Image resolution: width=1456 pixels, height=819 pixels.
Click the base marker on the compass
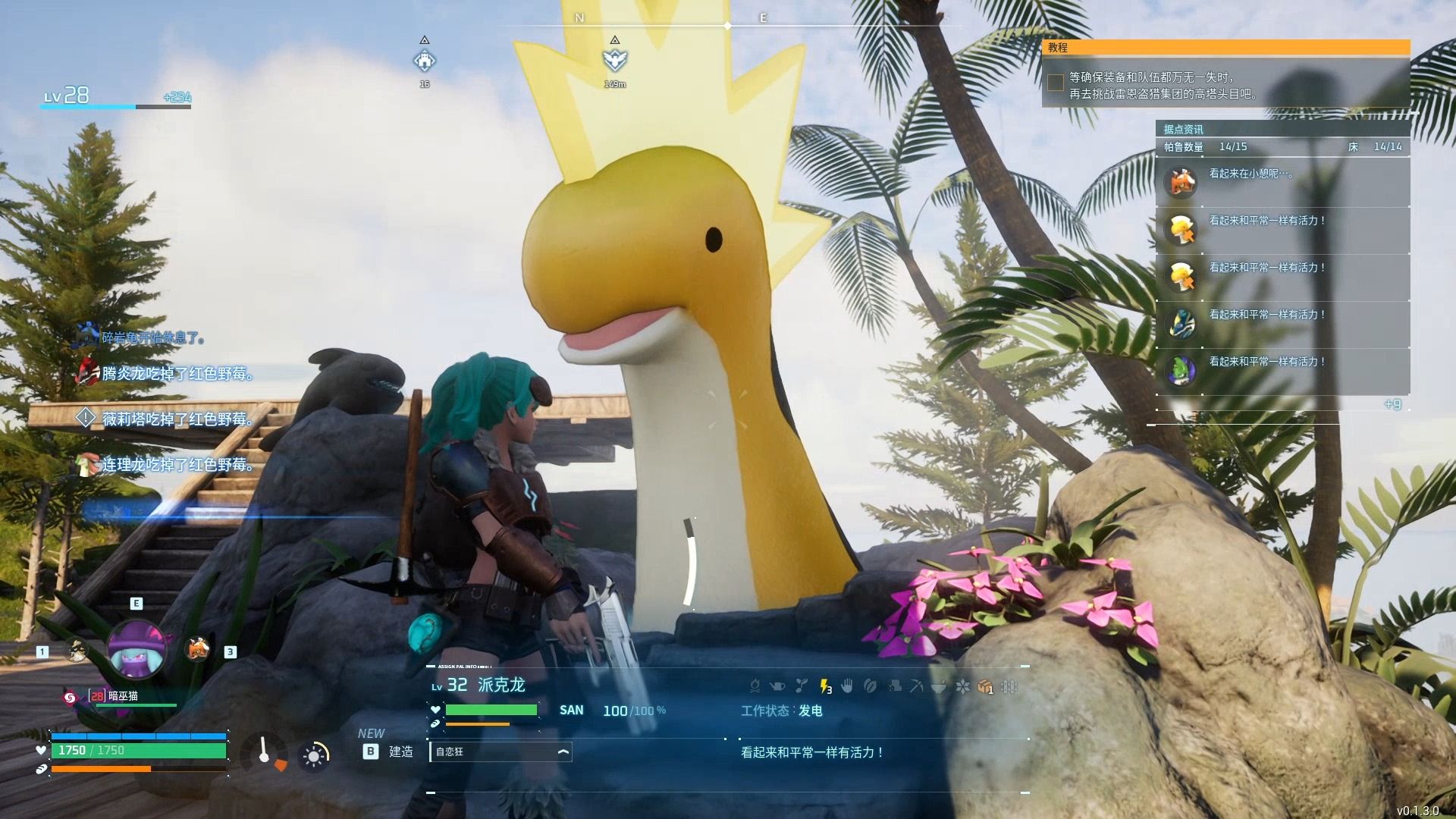point(425,61)
